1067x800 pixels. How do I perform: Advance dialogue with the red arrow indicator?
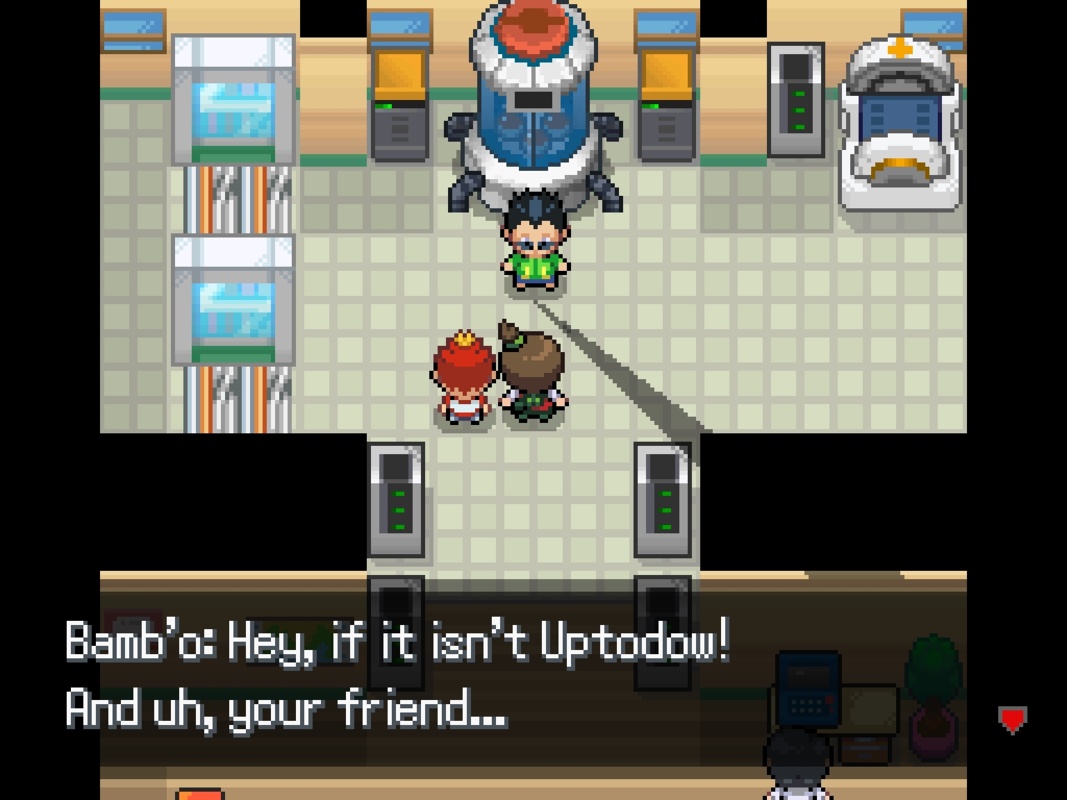point(1012,718)
